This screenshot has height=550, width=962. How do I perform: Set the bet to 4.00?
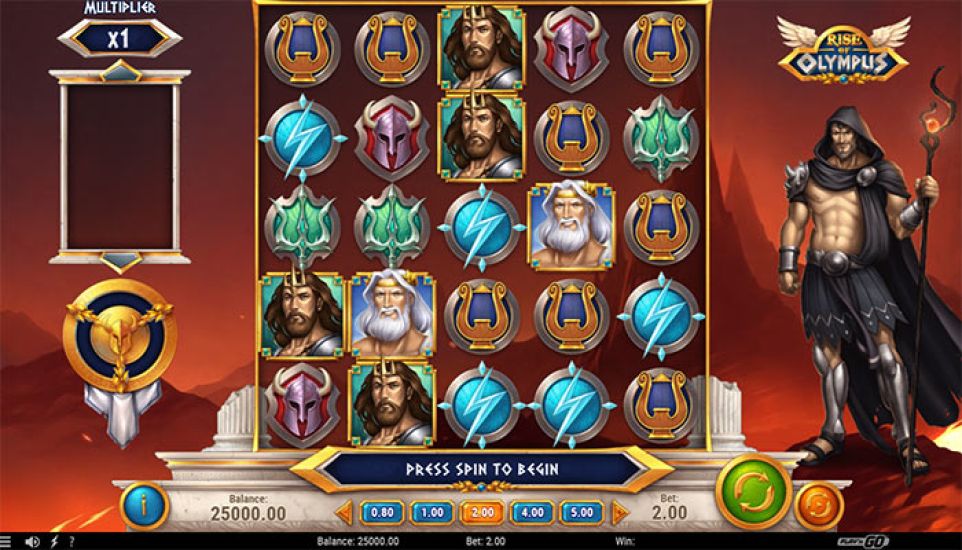click(x=532, y=513)
